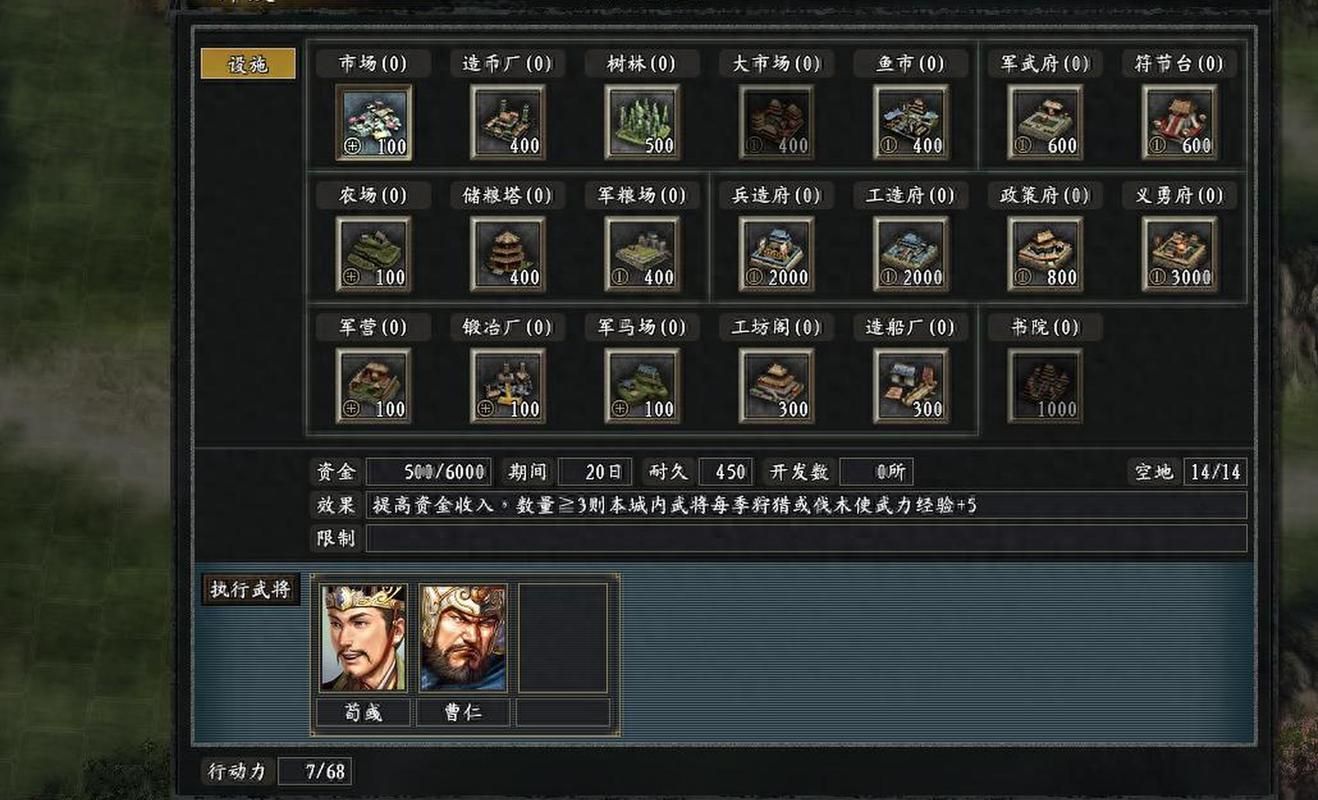The height and width of the screenshot is (800, 1318).
Task: Select the 锻冶厂 (Forge) building icon
Action: 506,385
